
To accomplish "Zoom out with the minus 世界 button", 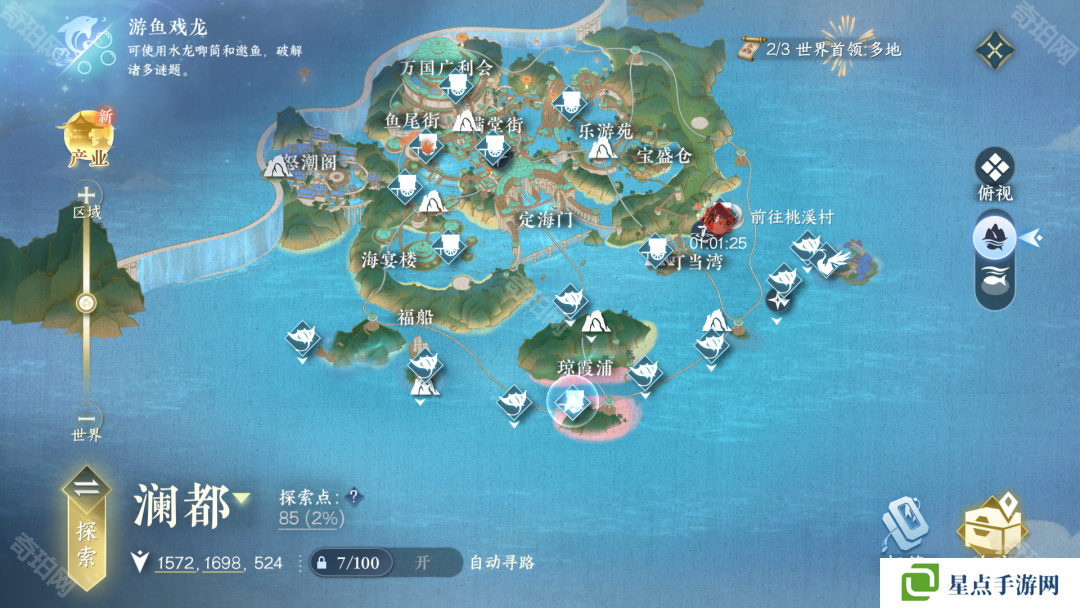I will tap(88, 420).
